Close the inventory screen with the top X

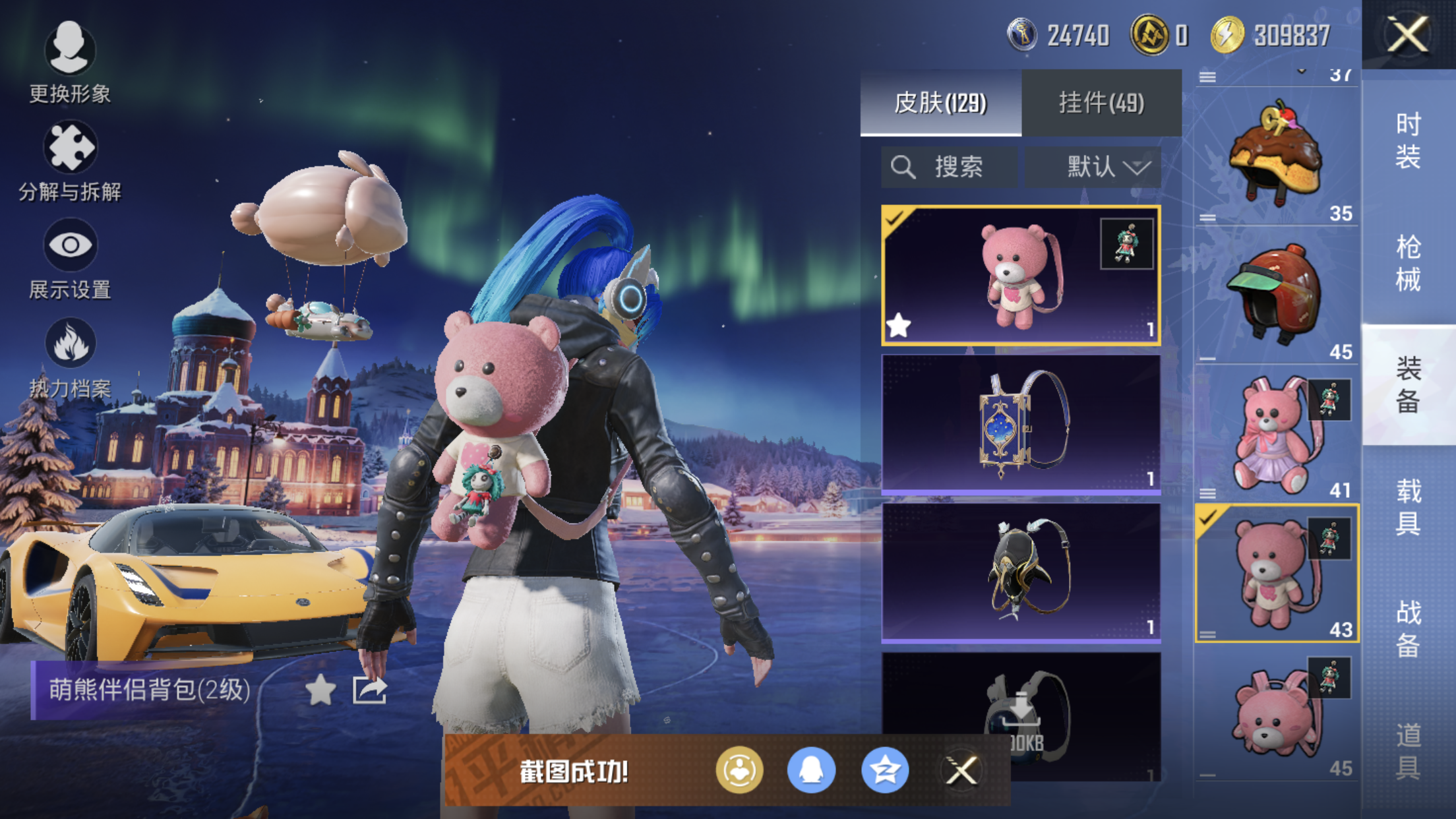pos(1408,34)
